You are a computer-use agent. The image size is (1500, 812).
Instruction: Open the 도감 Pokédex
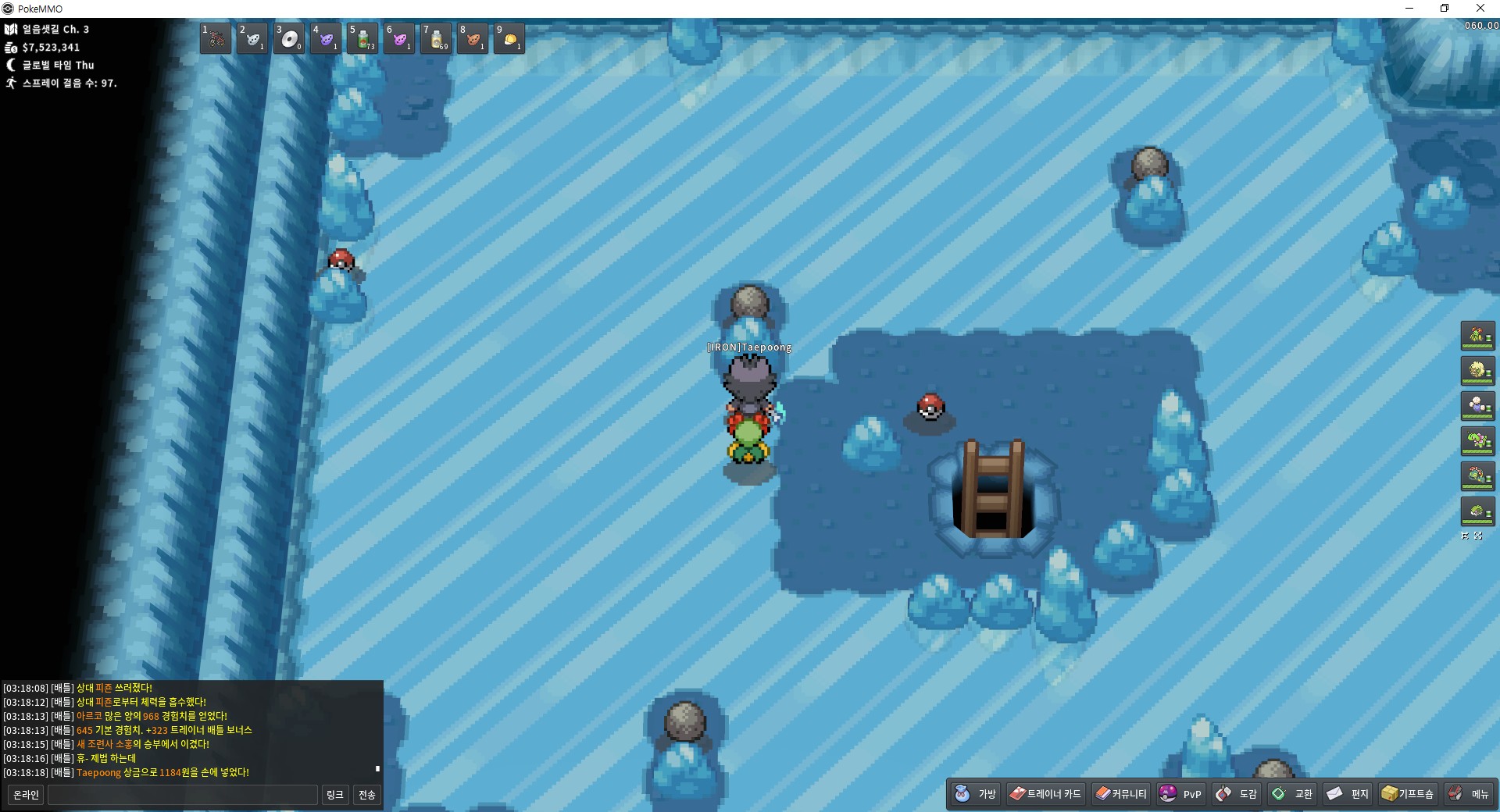pyautogui.click(x=1237, y=794)
